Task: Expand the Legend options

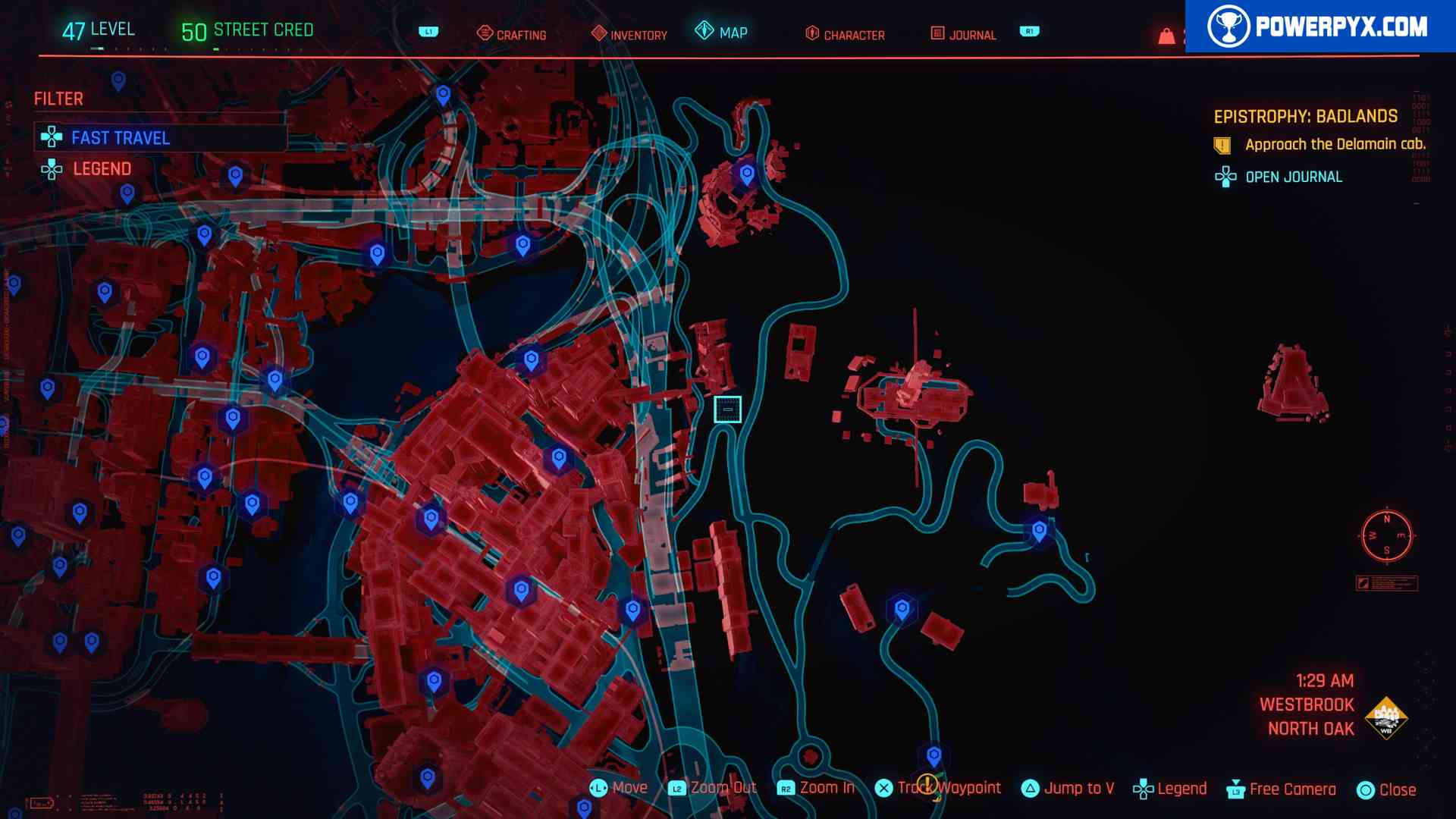Action: click(x=102, y=168)
